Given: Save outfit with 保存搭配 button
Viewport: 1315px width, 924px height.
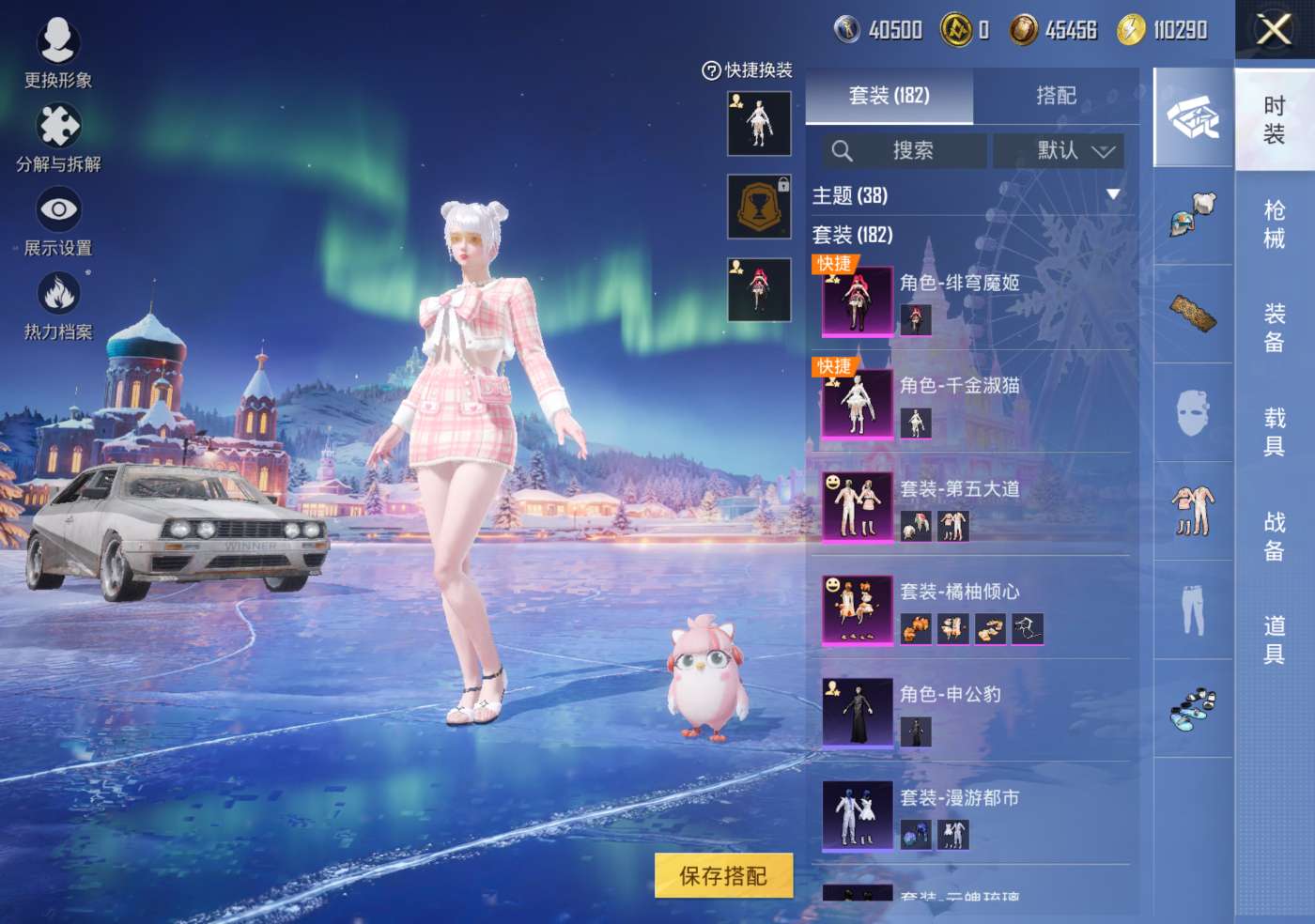Looking at the screenshot, I should tap(723, 875).
